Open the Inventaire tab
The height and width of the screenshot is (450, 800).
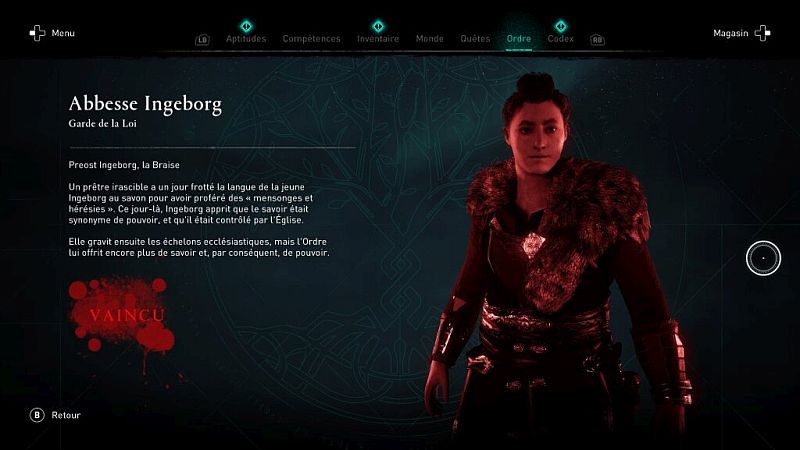coord(378,39)
